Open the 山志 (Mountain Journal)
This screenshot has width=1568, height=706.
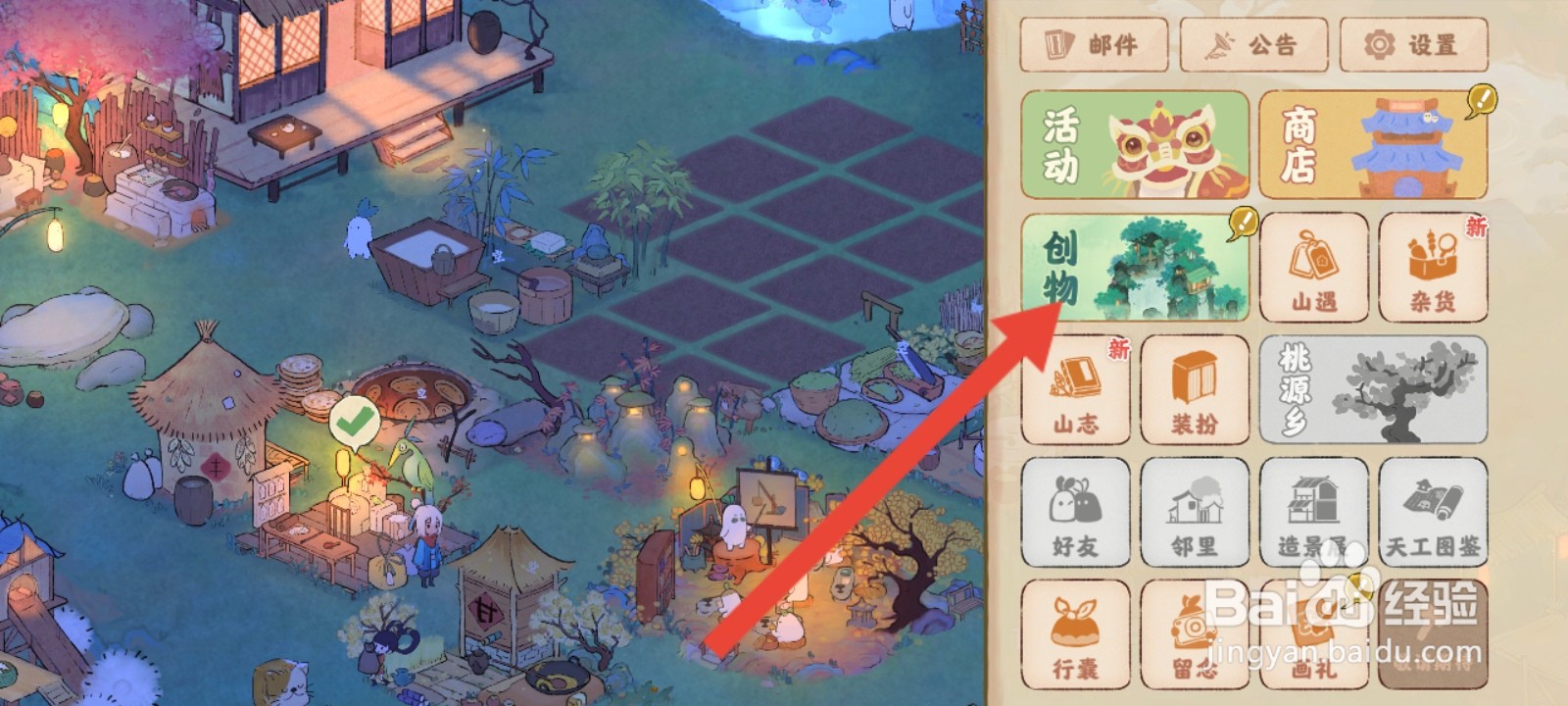point(1076,389)
